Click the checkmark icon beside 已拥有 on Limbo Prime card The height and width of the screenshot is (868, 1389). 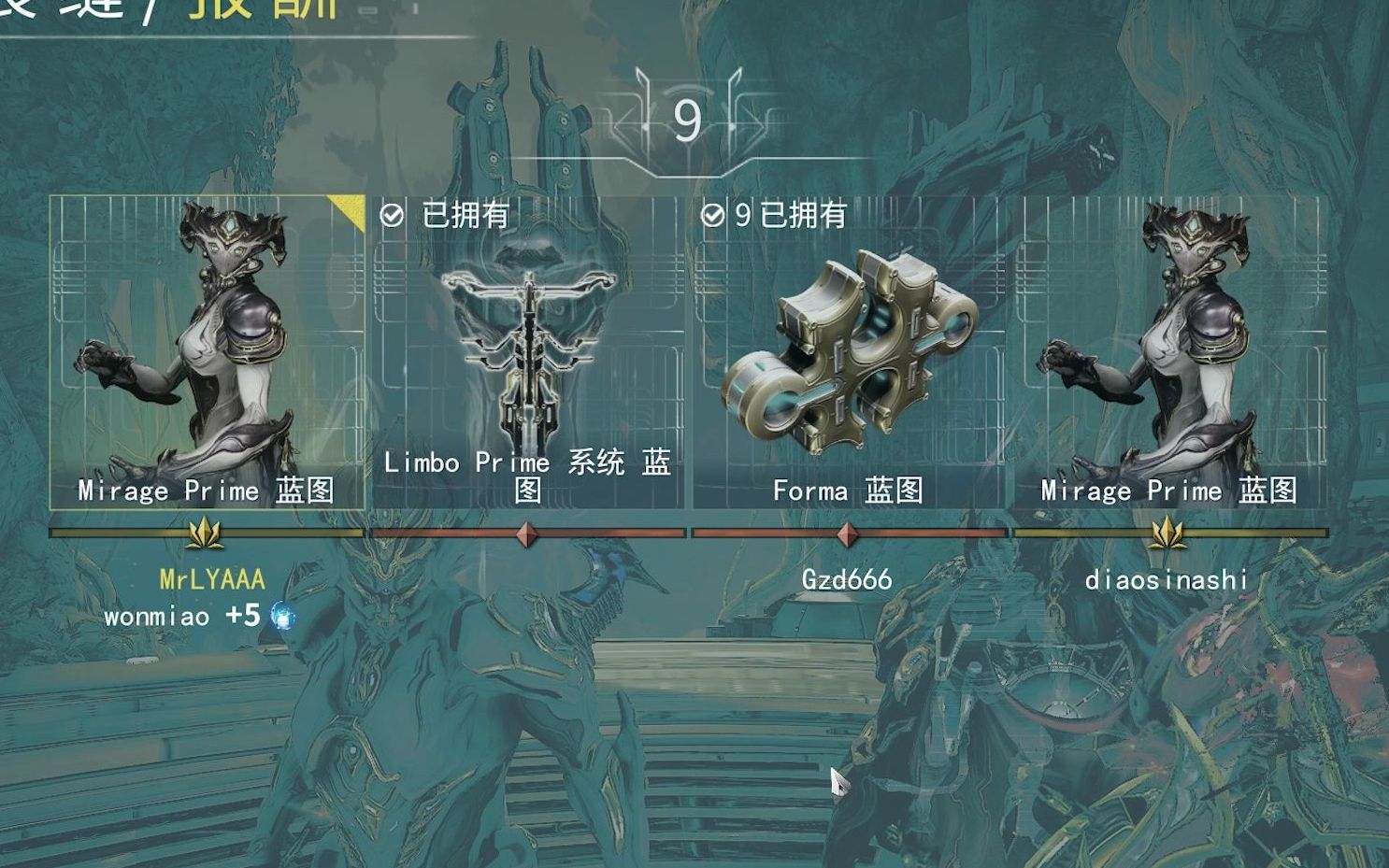pyautogui.click(x=394, y=216)
